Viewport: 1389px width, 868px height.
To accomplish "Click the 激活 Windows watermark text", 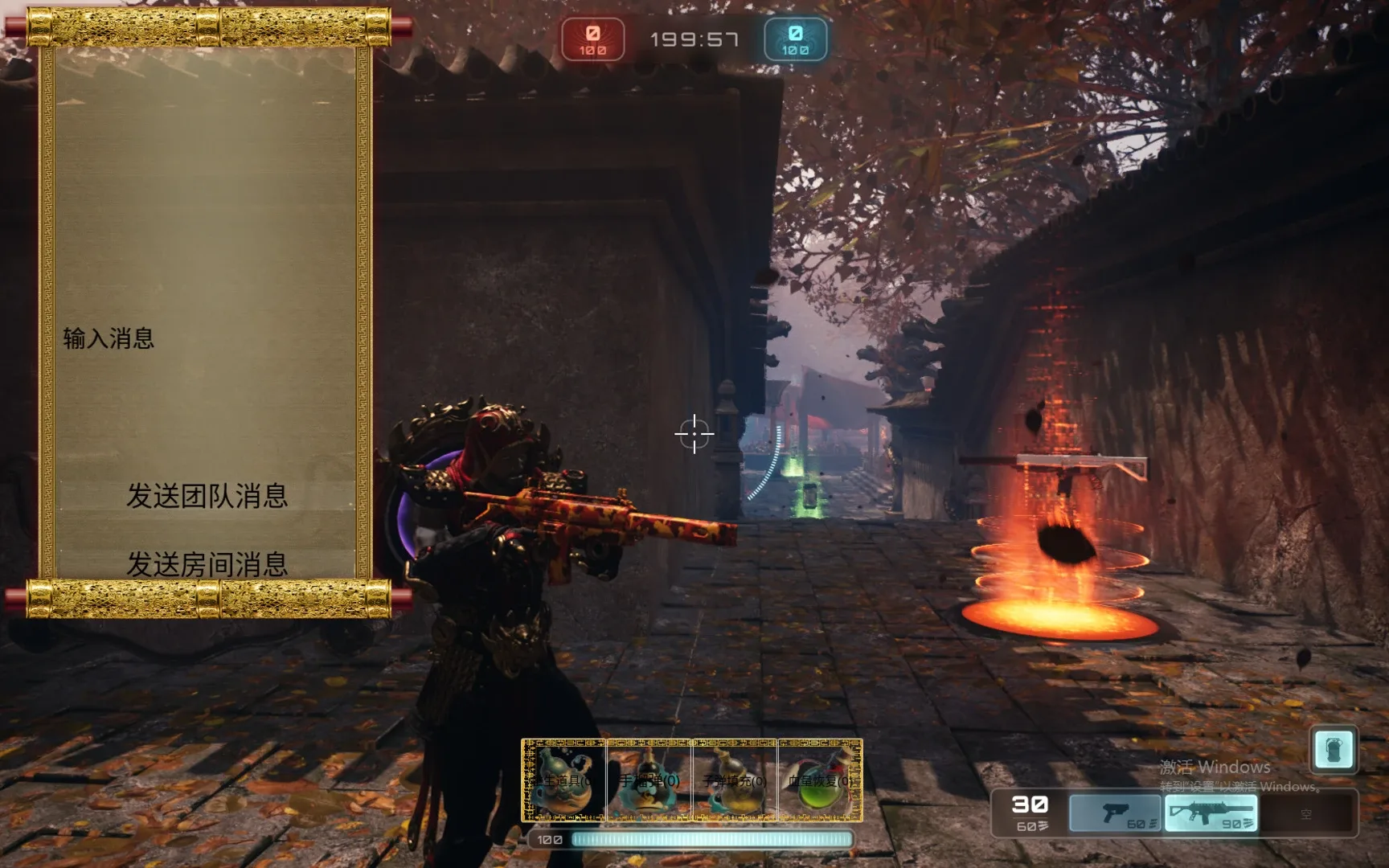I will (x=1214, y=768).
